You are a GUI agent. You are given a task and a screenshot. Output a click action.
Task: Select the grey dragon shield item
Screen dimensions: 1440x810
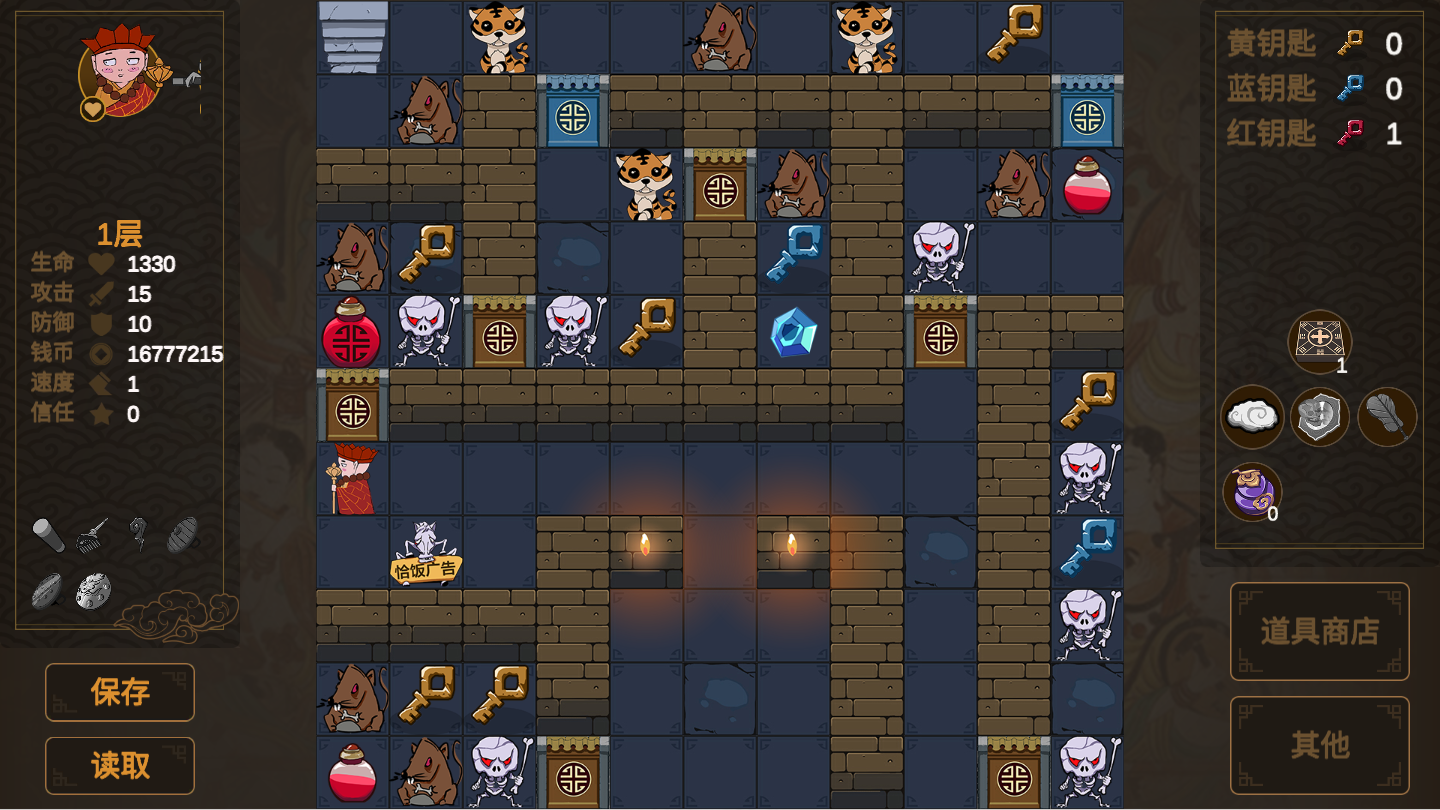click(1319, 416)
